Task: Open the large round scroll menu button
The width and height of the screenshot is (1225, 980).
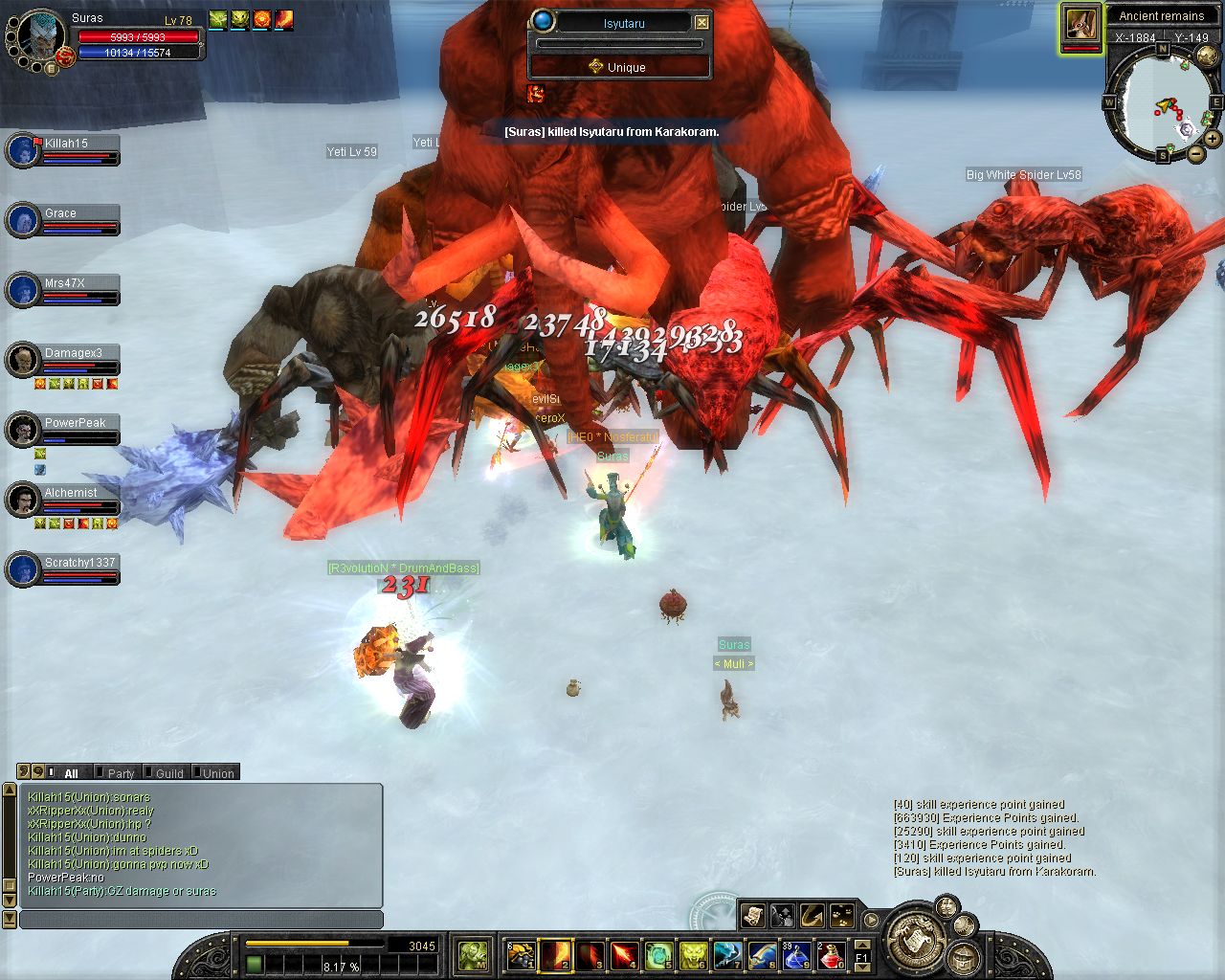Action: click(x=915, y=940)
